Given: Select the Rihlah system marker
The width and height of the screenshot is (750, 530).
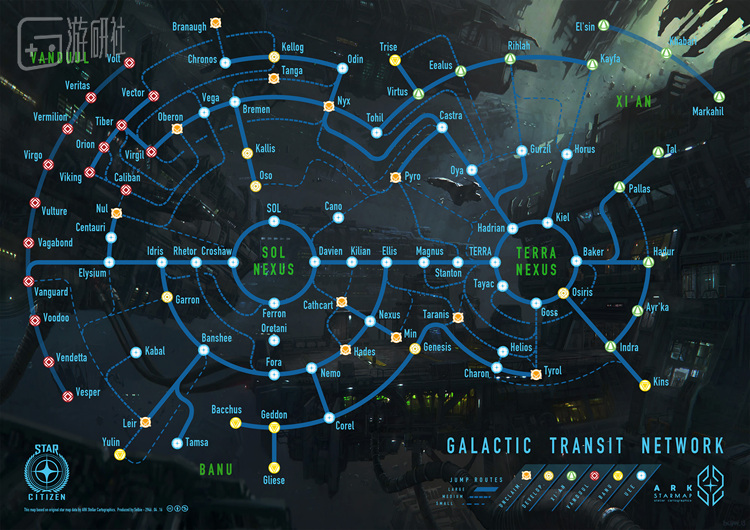Looking at the screenshot, I should point(509,60).
